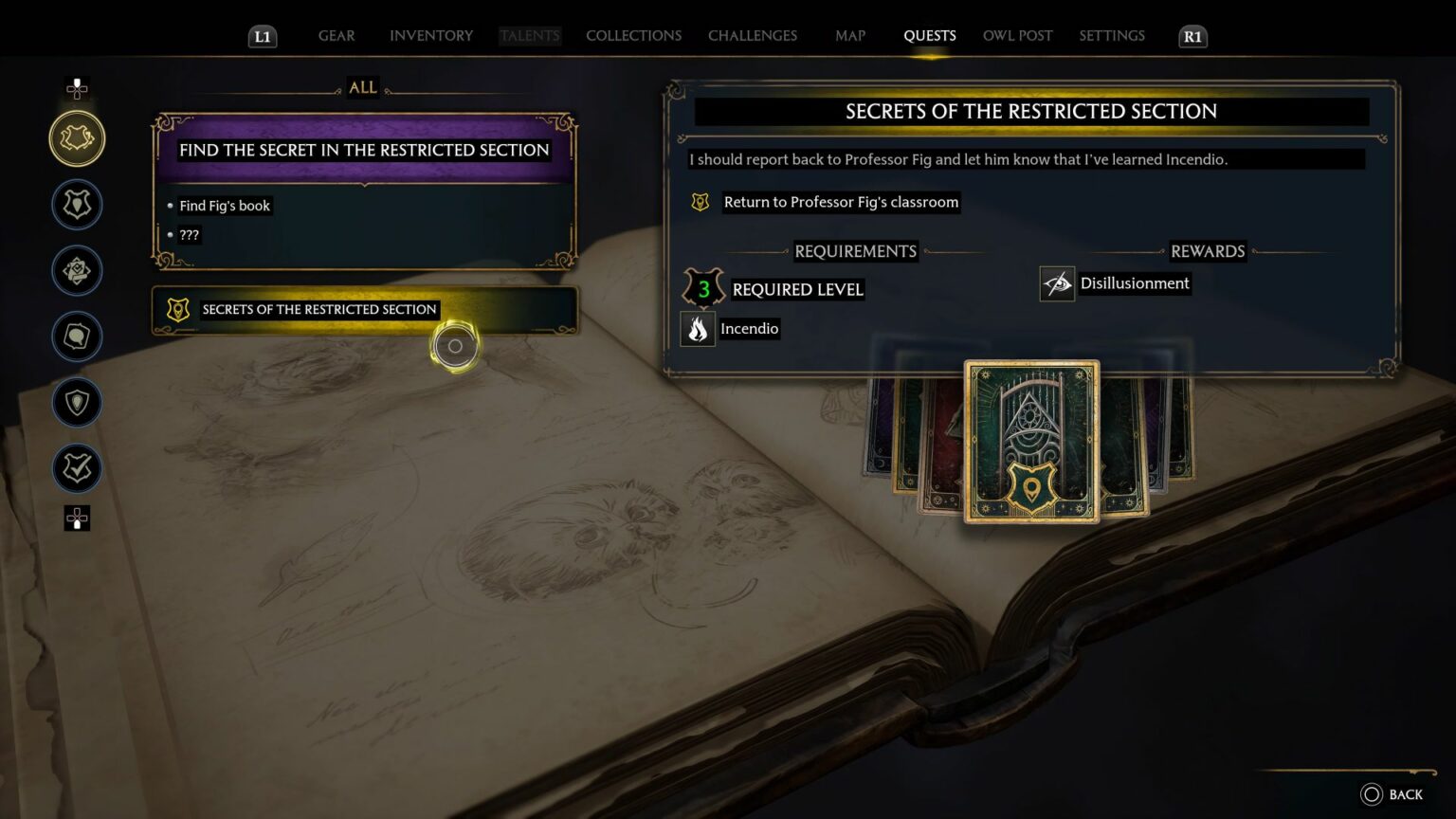The height and width of the screenshot is (819, 1456).
Task: Select the Secrets of the Restricted Section quest entry
Action: point(319,309)
